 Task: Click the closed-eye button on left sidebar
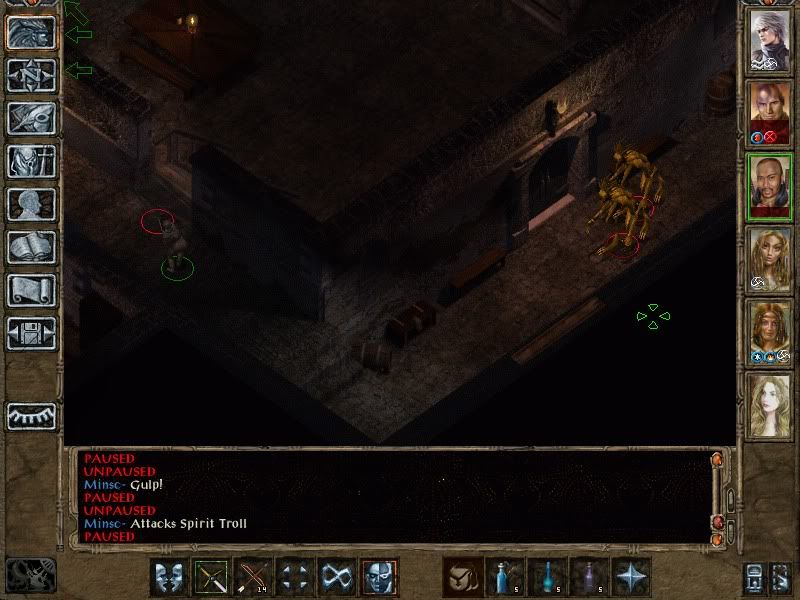tap(31, 416)
